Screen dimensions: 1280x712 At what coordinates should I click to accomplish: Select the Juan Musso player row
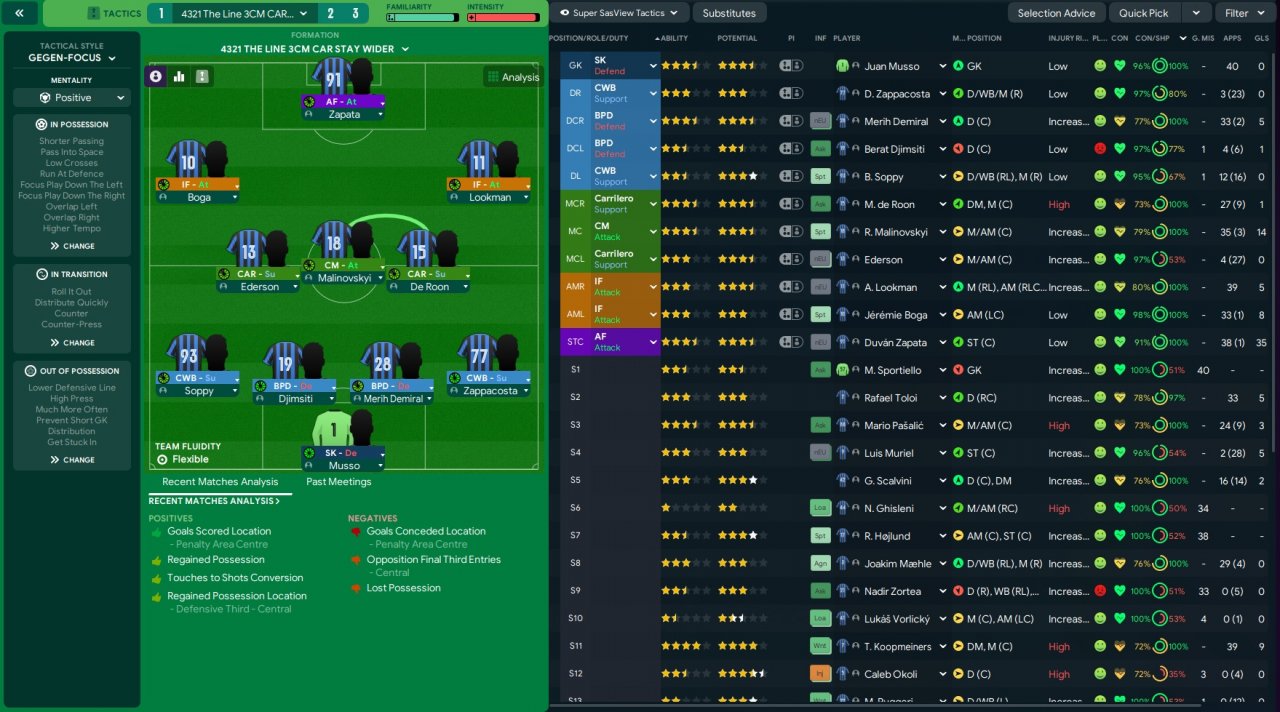[x=891, y=66]
